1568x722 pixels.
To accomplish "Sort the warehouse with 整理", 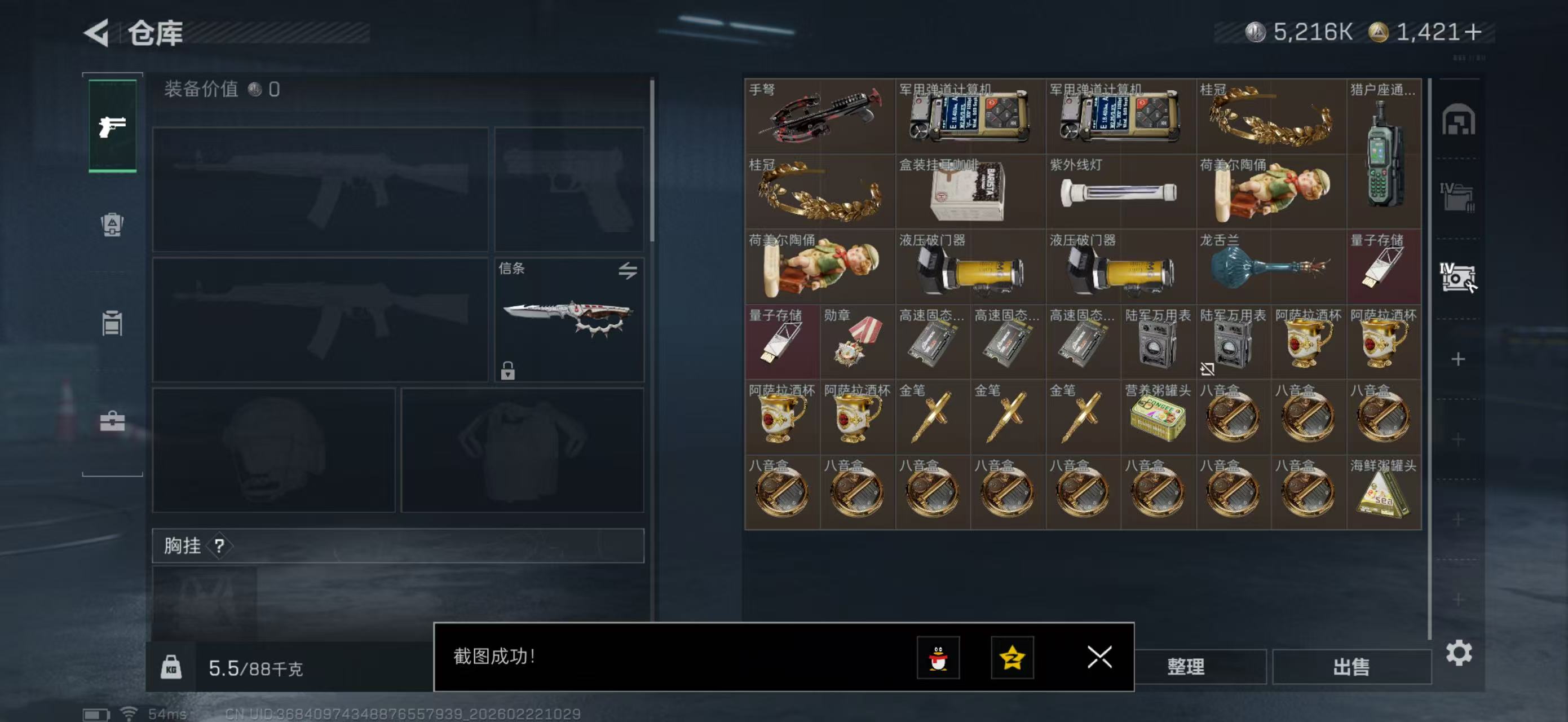I will tap(1186, 667).
